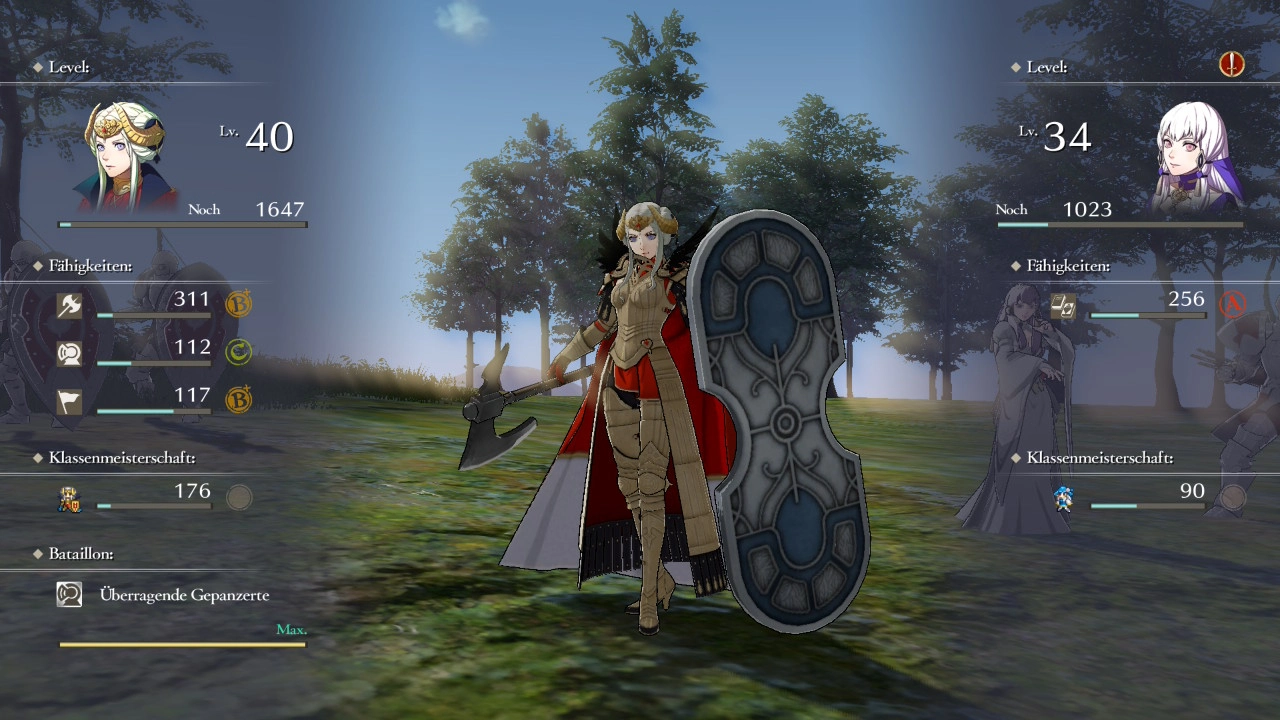The image size is (1280, 720).
Task: Click Edelgard's class mastery sprite icon
Action: [x=69, y=498]
